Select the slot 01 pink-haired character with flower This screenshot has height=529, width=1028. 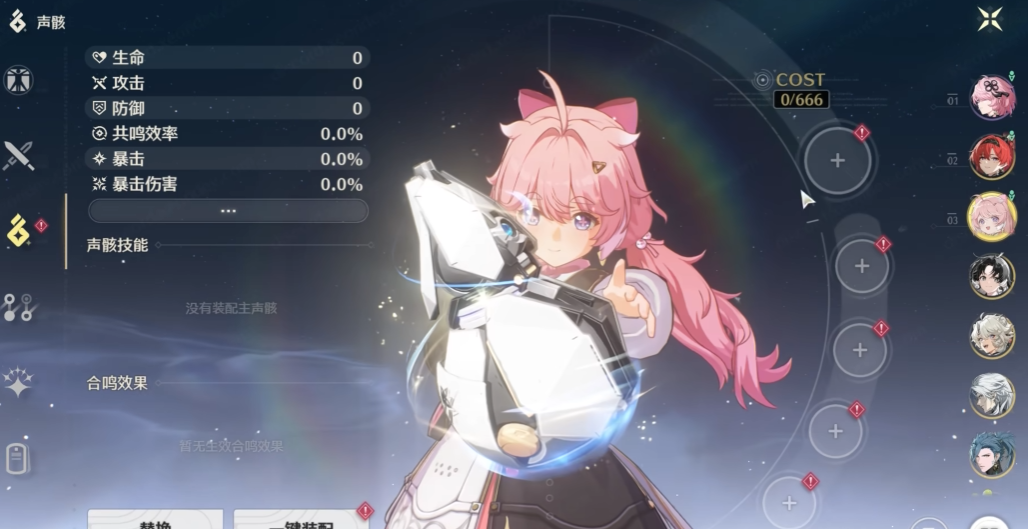coord(992,98)
